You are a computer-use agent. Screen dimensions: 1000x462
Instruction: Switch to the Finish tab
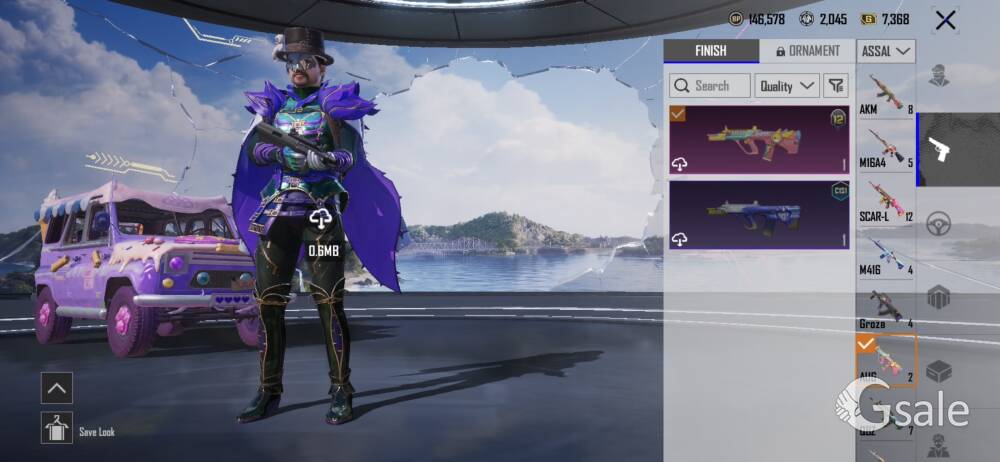click(x=710, y=51)
